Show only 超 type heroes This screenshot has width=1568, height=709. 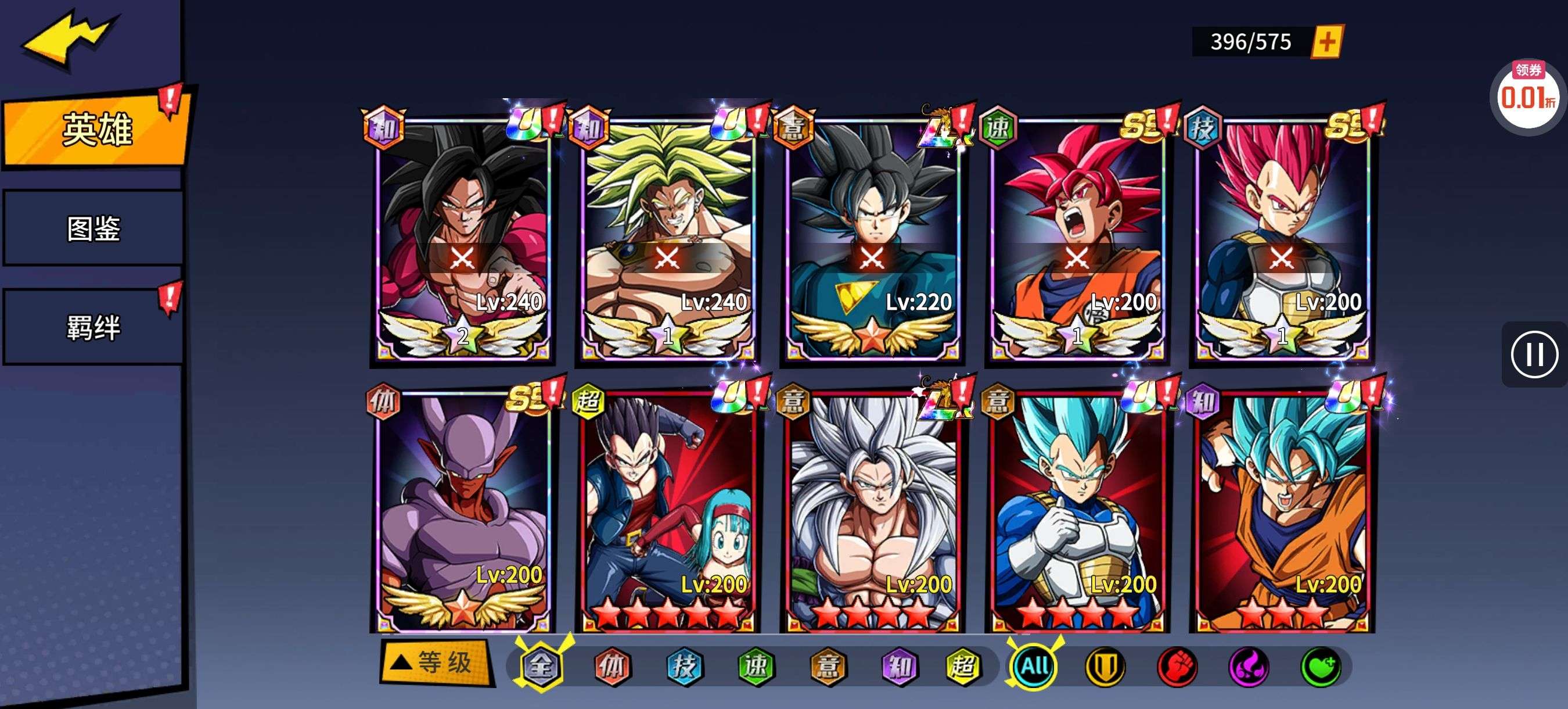click(962, 666)
